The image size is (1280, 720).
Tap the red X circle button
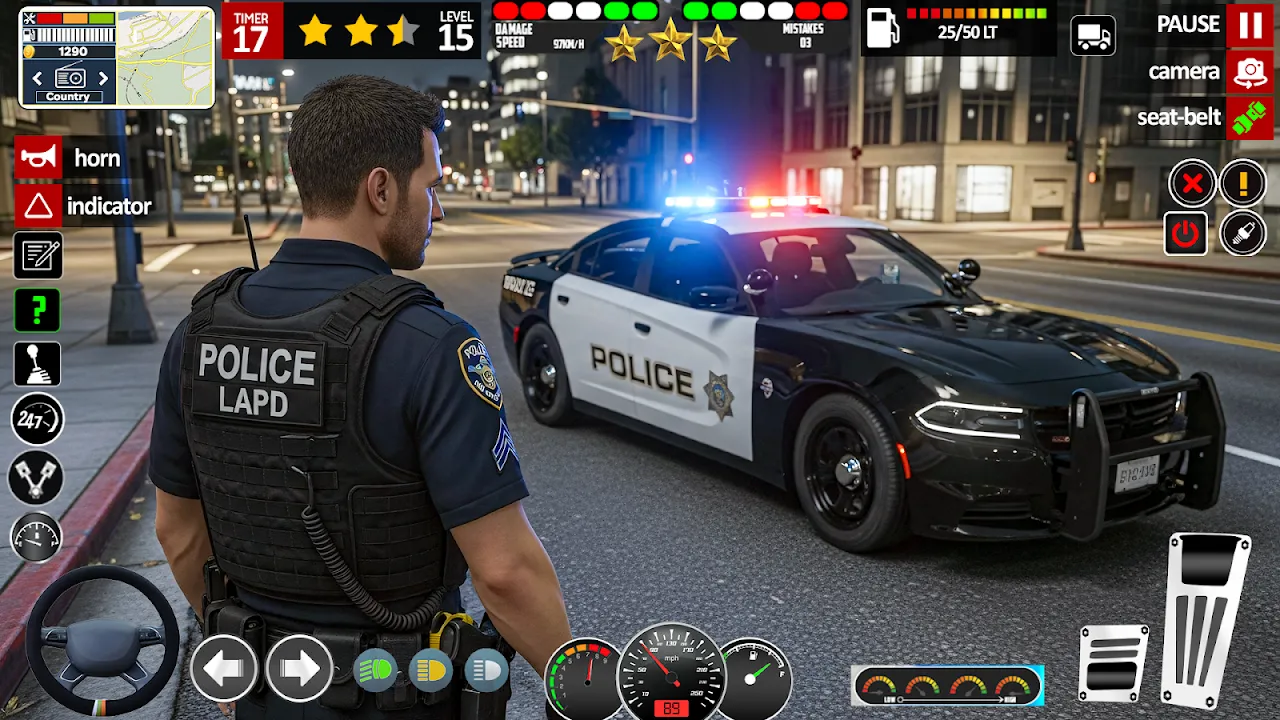point(1192,184)
